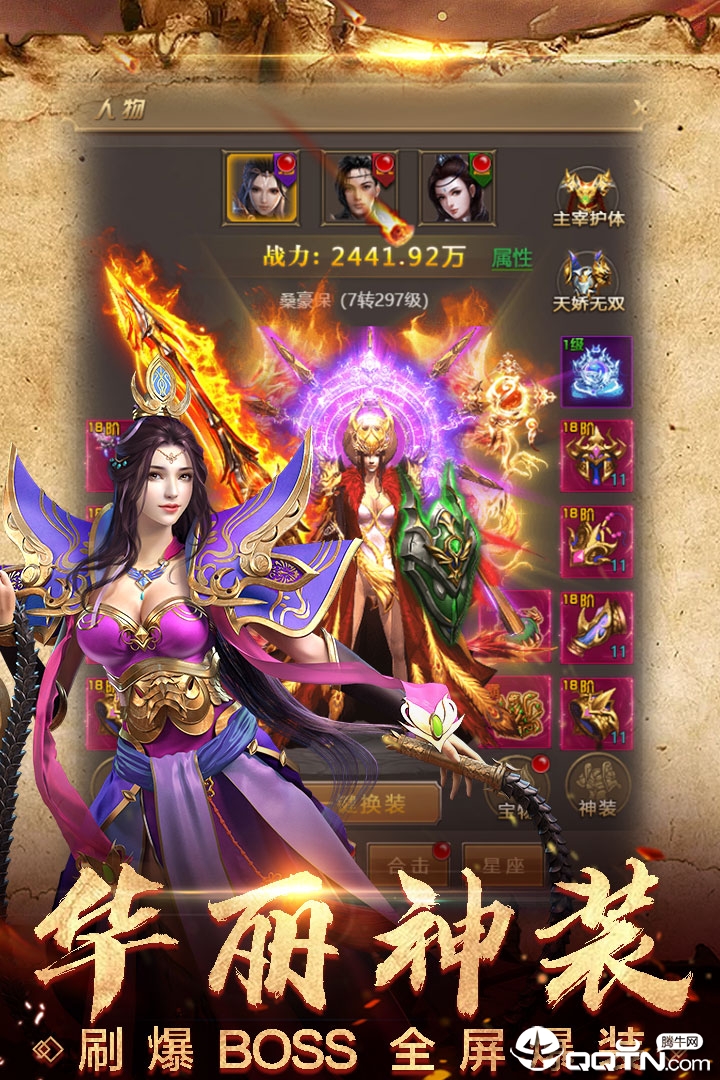Screen dimensions: 720x1080
Task: Select the gold necklace with pink beads slot
Action: [596, 541]
